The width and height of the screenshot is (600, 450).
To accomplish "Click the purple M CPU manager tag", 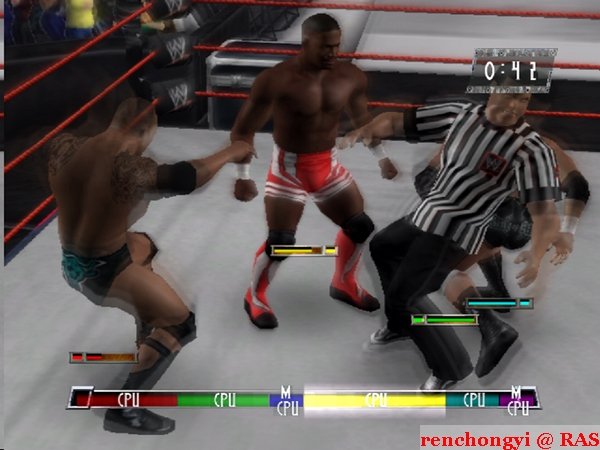I will click(x=518, y=399).
